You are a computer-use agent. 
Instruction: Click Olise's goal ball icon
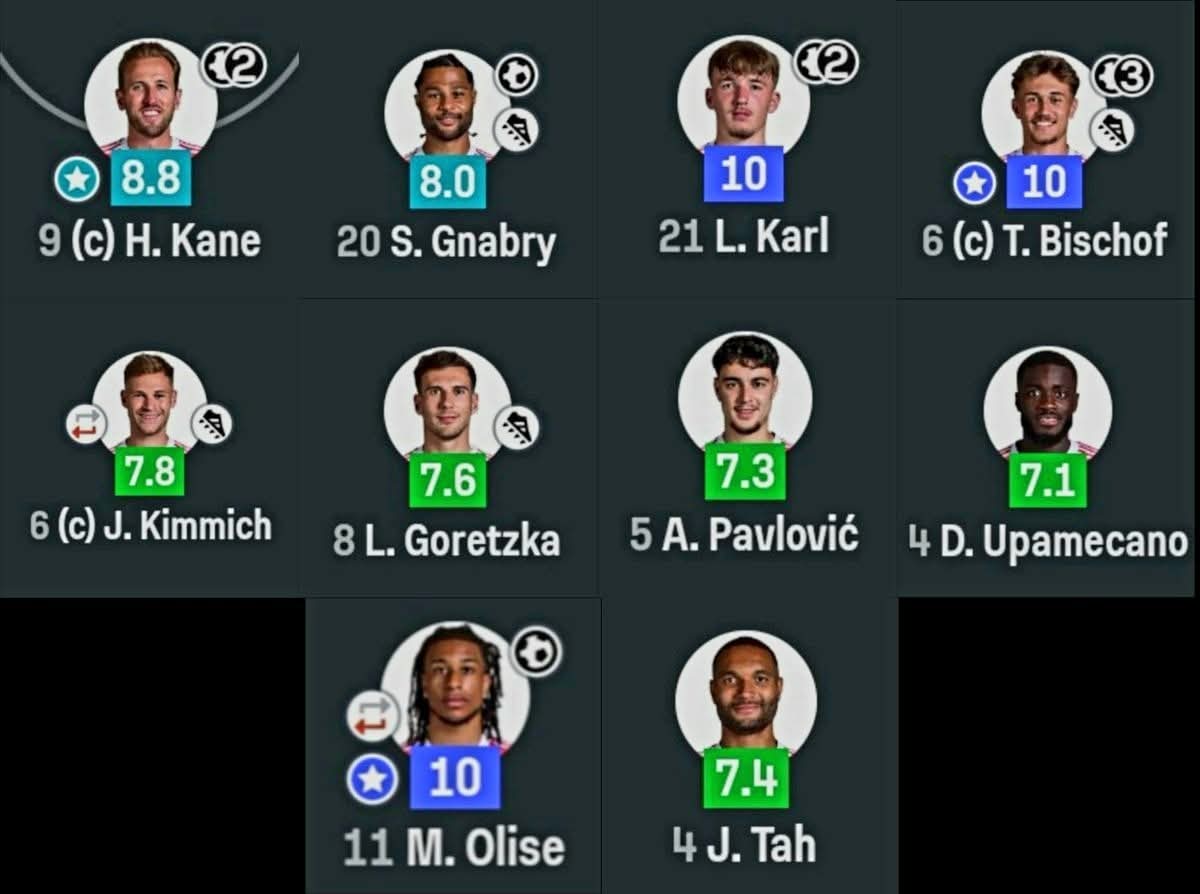click(x=537, y=652)
